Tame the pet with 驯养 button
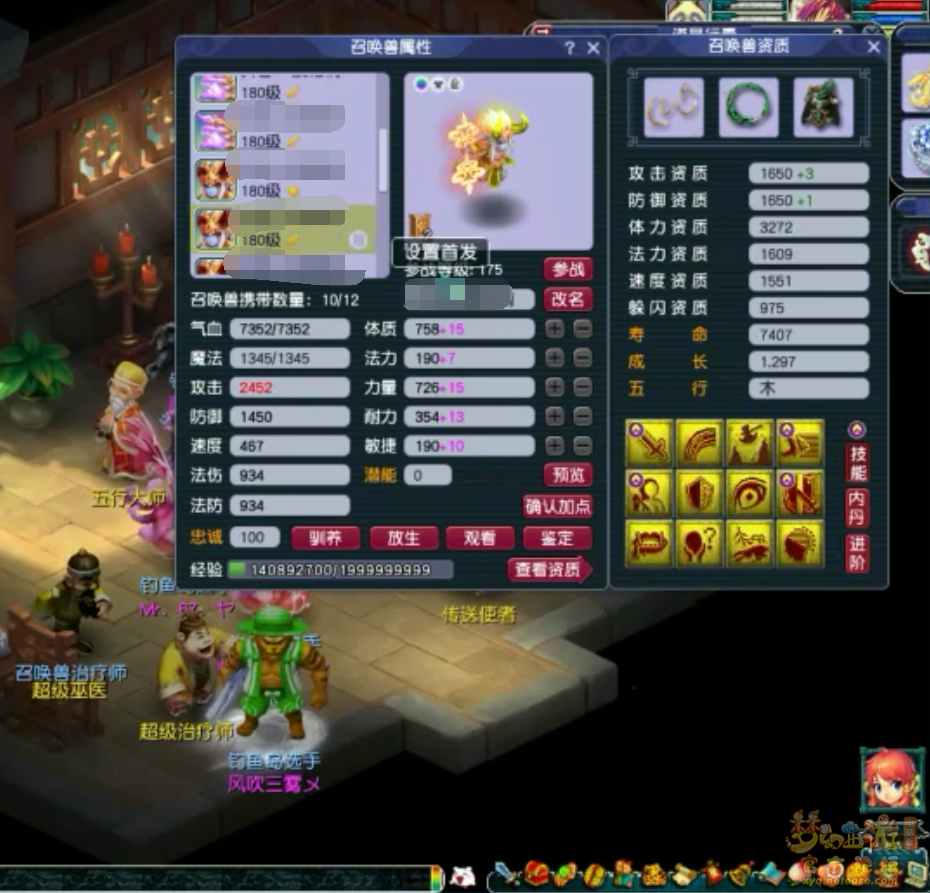The height and width of the screenshot is (893, 930). tap(325, 538)
